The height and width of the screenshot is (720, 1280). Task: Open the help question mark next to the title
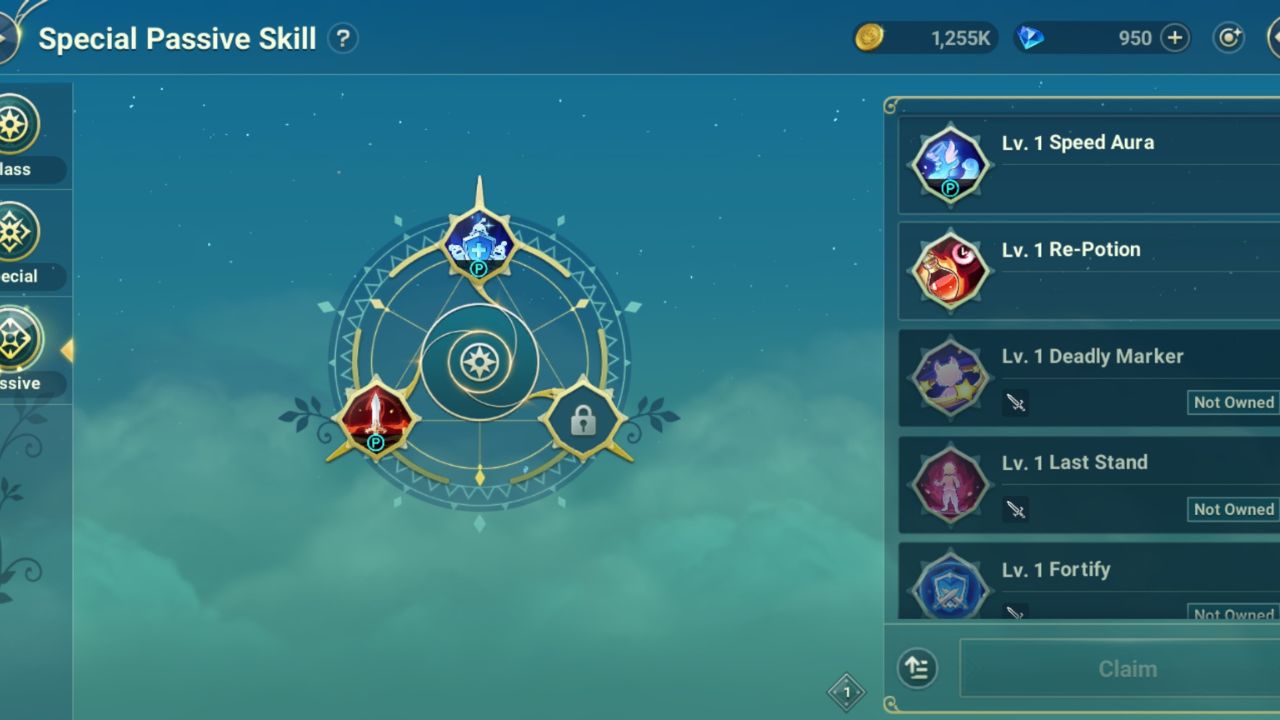coord(343,38)
